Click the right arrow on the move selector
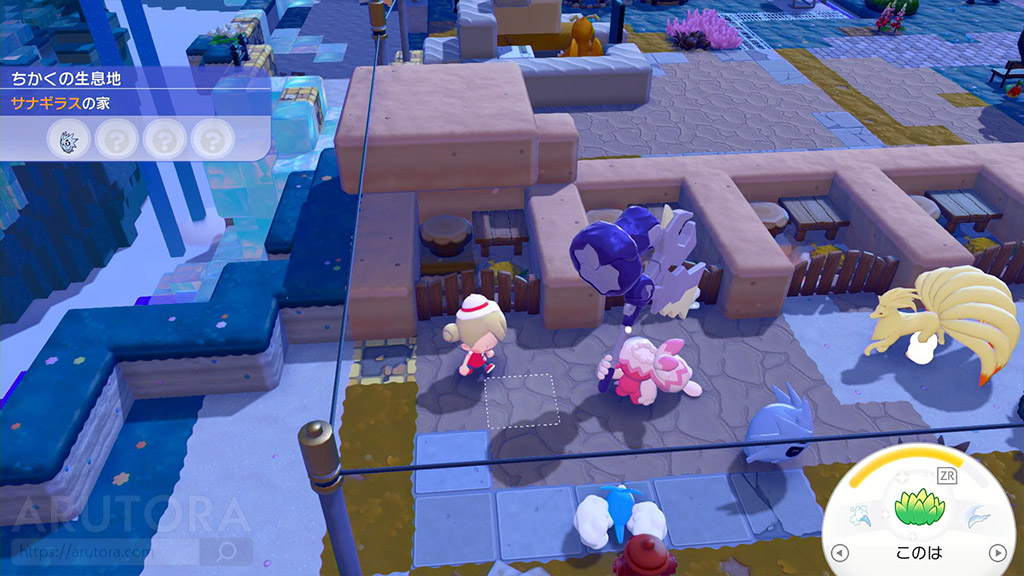1024x576 pixels. click(997, 553)
